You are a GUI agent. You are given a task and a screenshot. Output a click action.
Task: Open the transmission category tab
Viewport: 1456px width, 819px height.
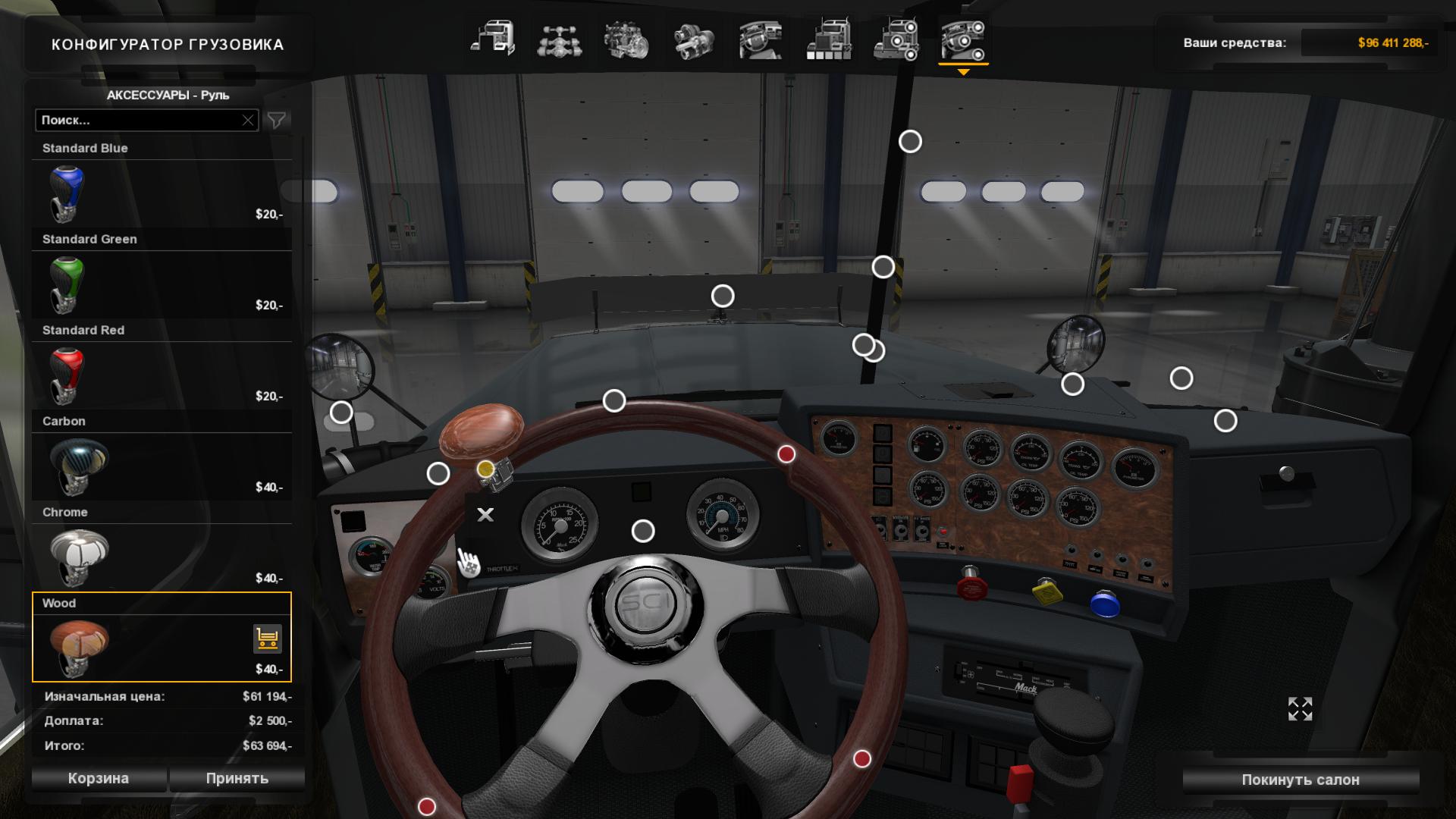pos(693,39)
